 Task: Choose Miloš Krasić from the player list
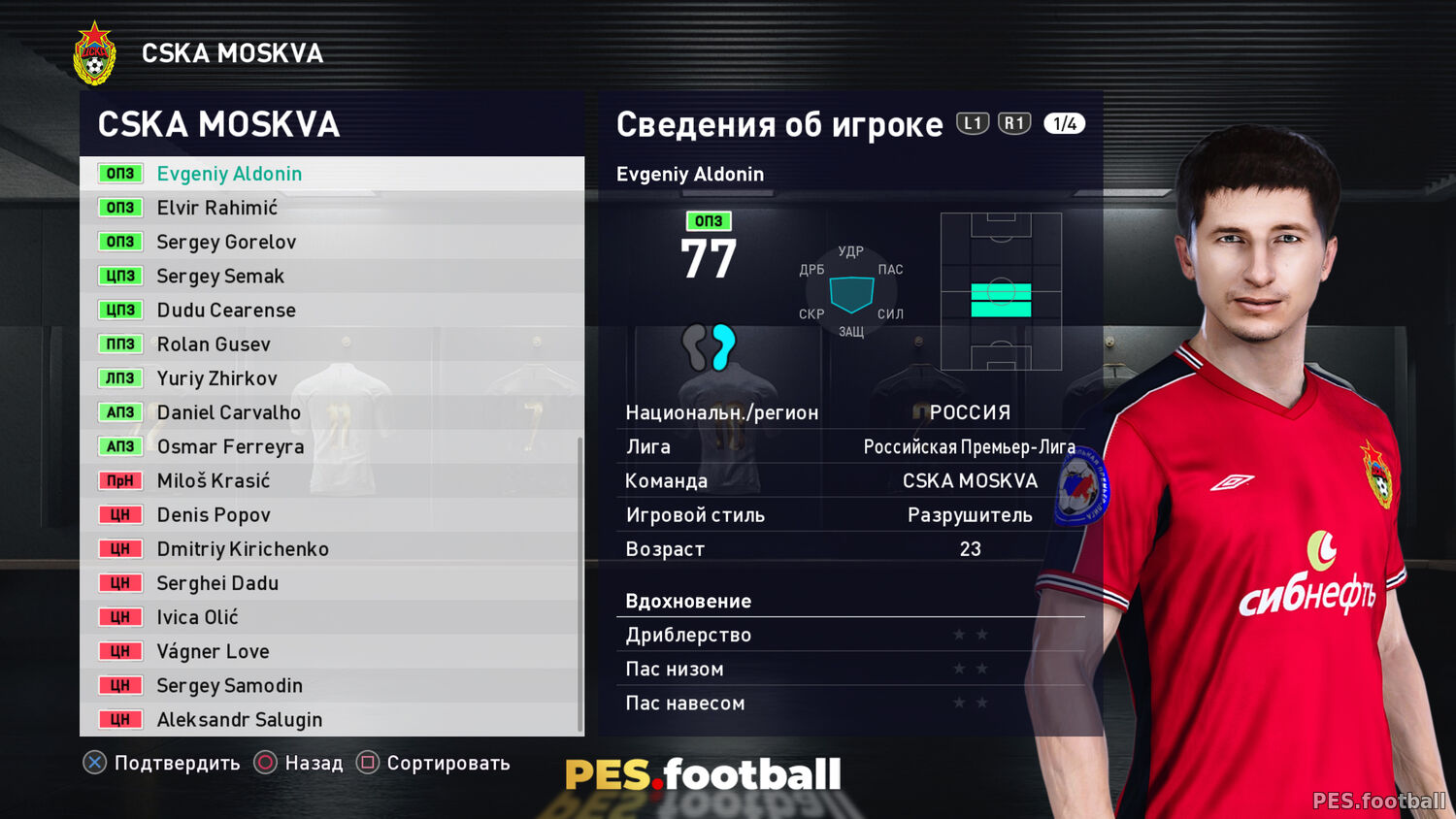(x=214, y=480)
